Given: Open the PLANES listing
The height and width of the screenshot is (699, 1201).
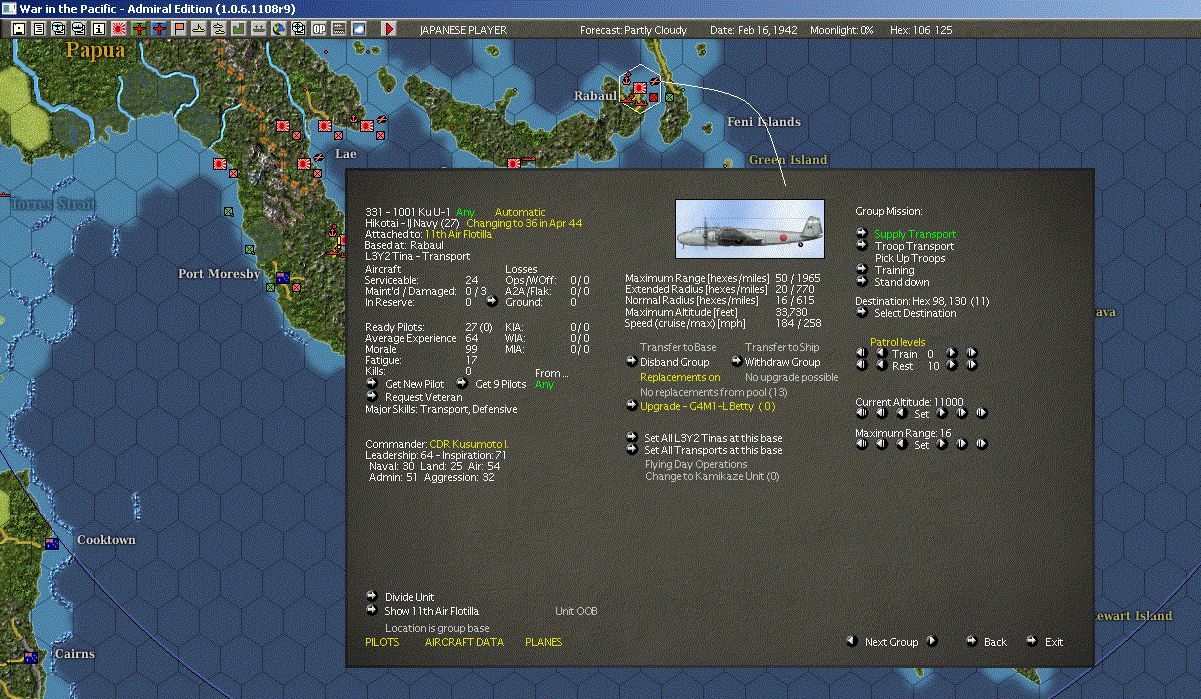Looking at the screenshot, I should pos(543,642).
